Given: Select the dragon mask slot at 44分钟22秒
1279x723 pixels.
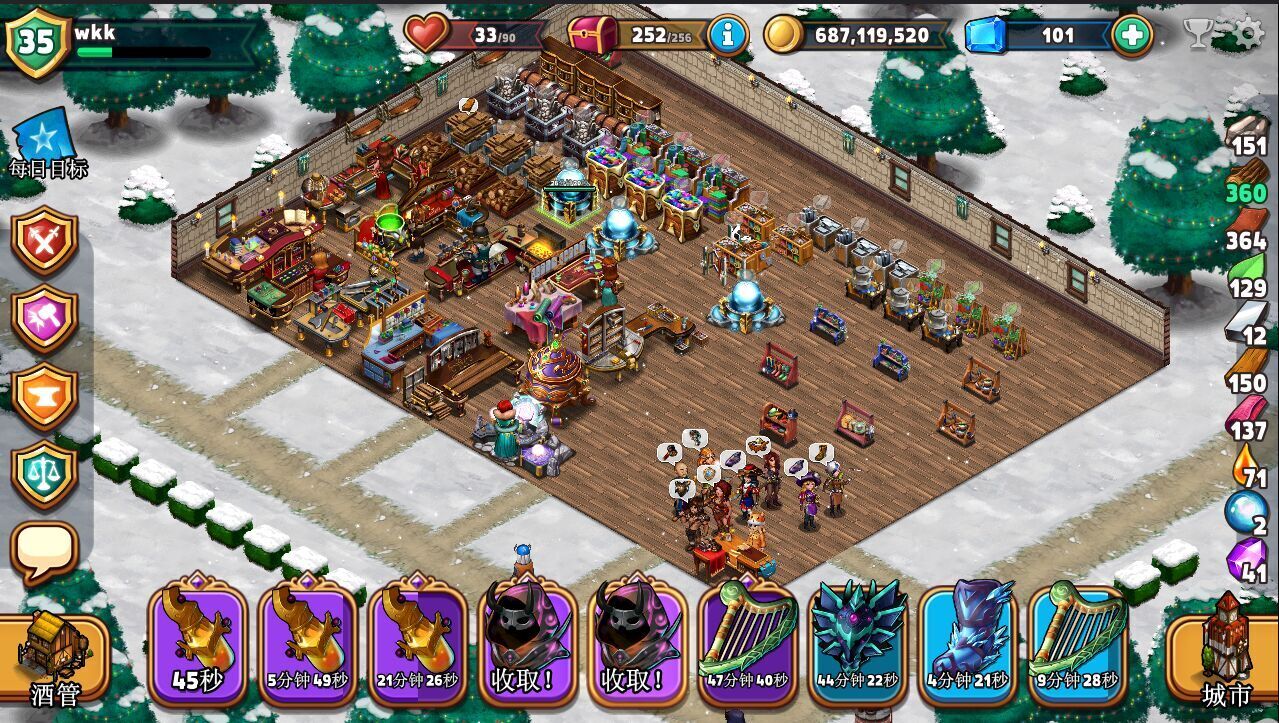Looking at the screenshot, I should [858, 642].
